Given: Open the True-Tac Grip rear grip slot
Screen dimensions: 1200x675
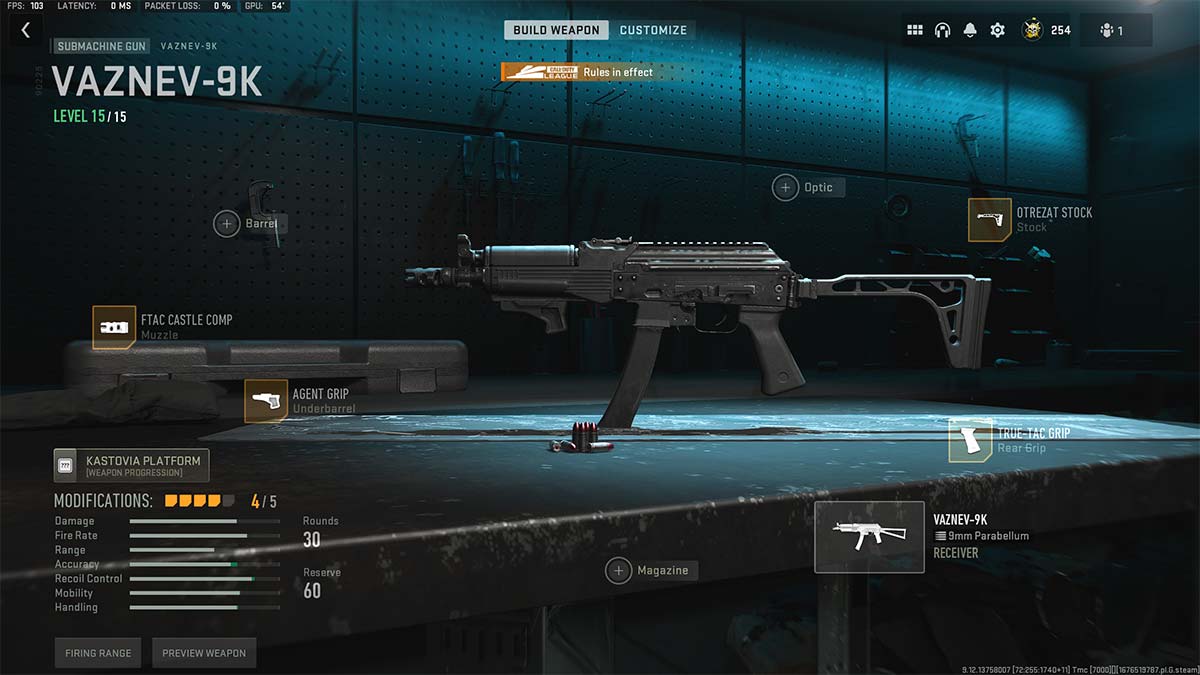Looking at the screenshot, I should click(971, 441).
